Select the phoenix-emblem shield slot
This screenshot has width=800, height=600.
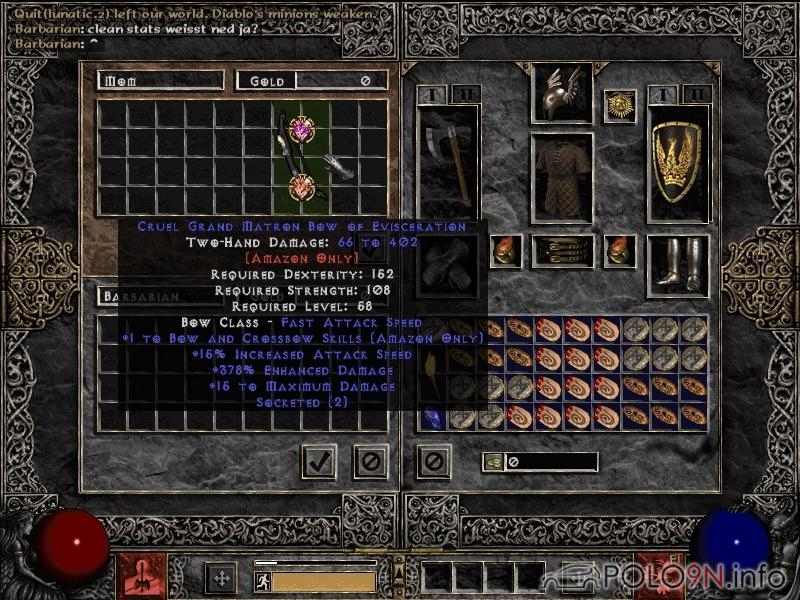679,160
